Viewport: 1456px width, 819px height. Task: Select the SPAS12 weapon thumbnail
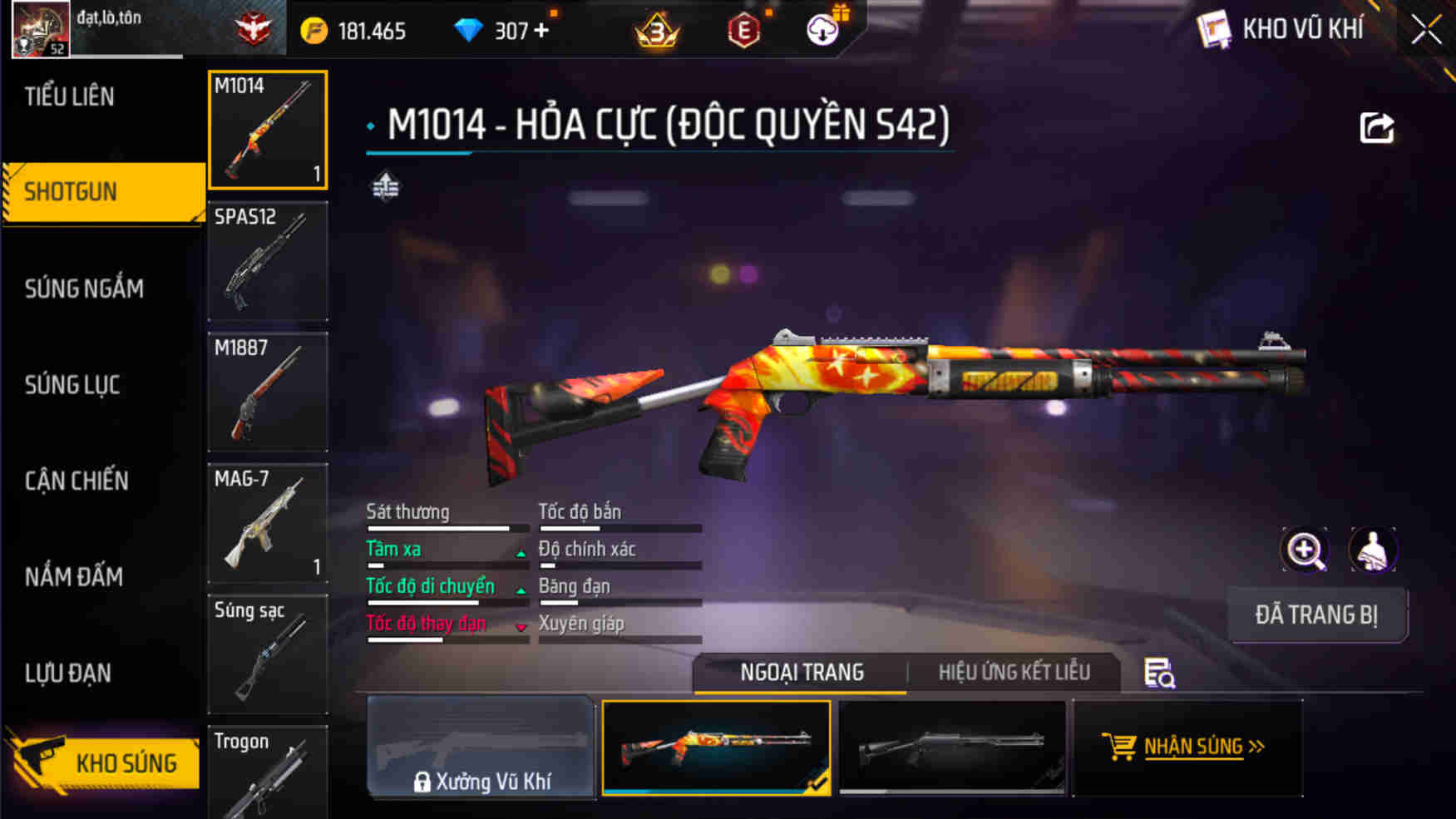pos(268,260)
